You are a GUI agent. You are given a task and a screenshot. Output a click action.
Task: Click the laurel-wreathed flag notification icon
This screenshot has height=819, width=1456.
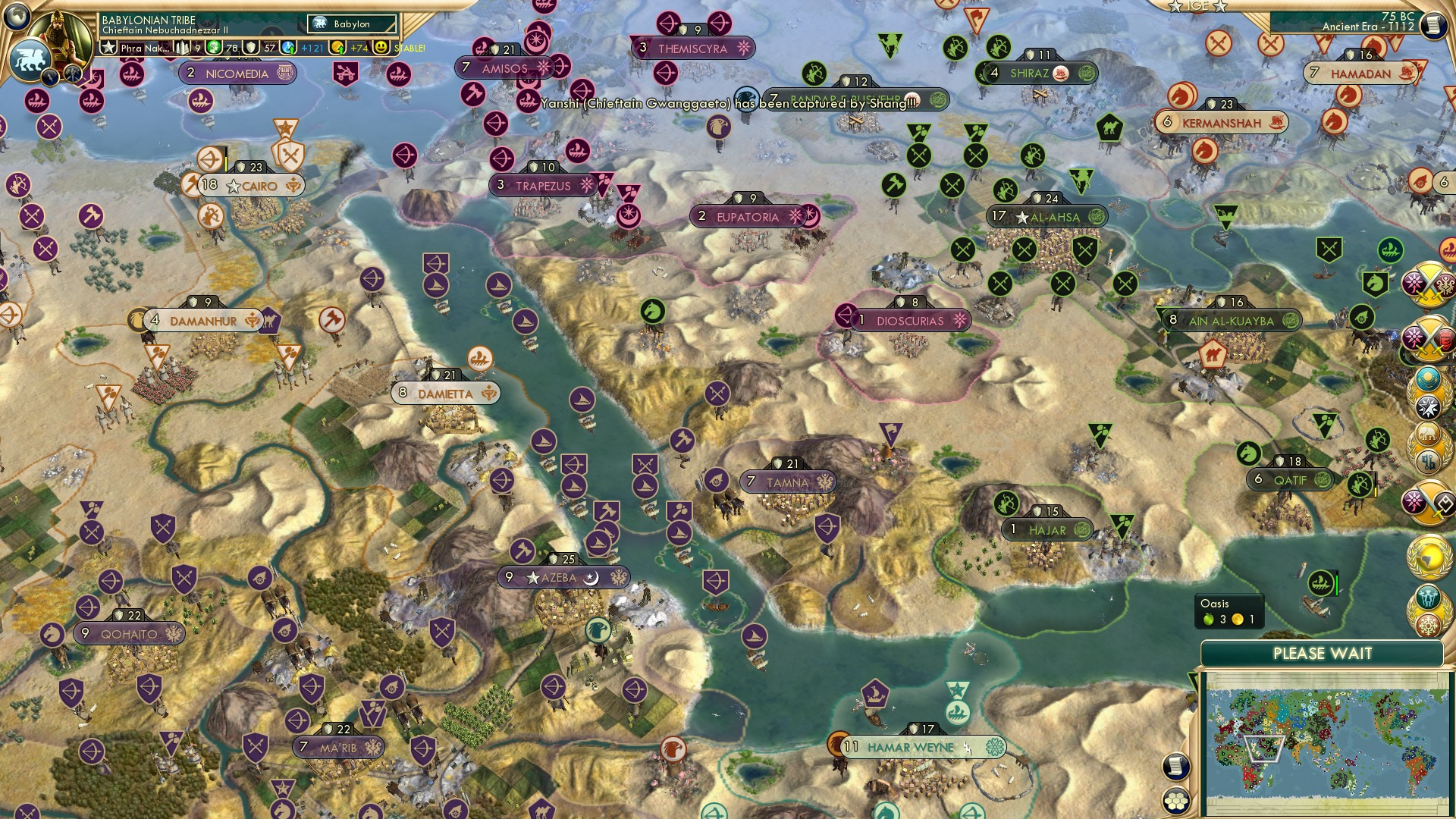click(1426, 378)
